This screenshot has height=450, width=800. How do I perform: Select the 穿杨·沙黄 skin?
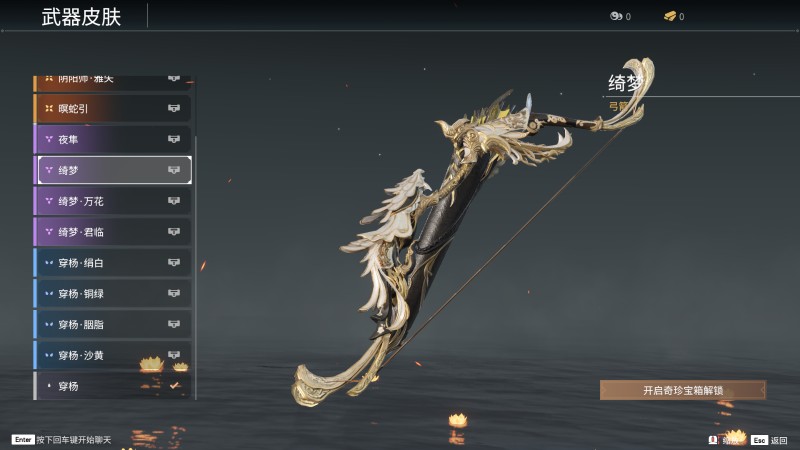tap(112, 355)
